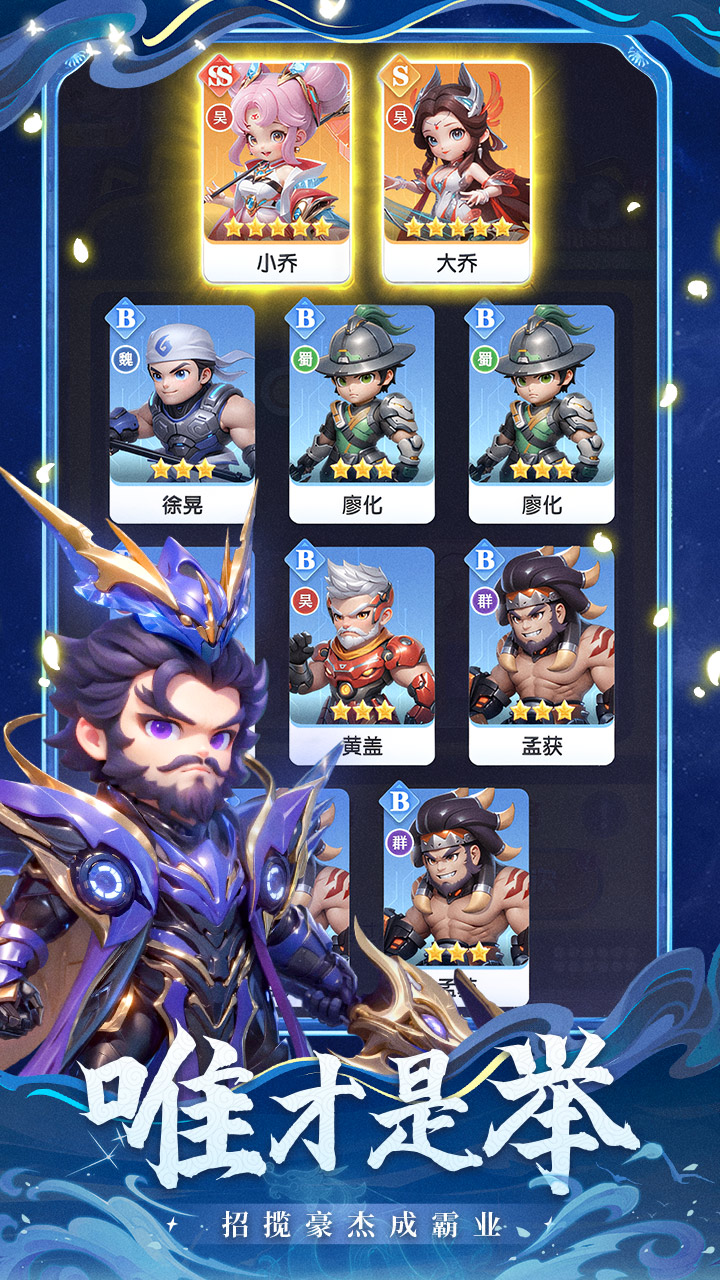The image size is (720, 1280).
Task: Tap the 徐晃 hero card
Action: [x=182, y=412]
